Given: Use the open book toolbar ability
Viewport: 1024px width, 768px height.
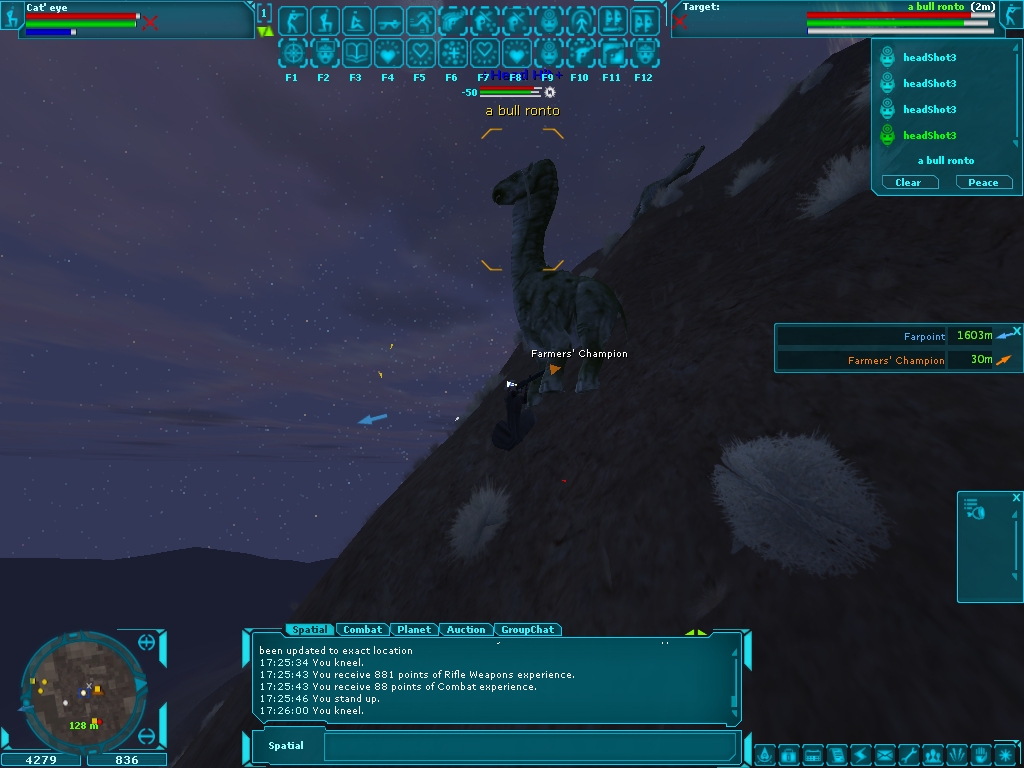Looking at the screenshot, I should (x=356, y=53).
